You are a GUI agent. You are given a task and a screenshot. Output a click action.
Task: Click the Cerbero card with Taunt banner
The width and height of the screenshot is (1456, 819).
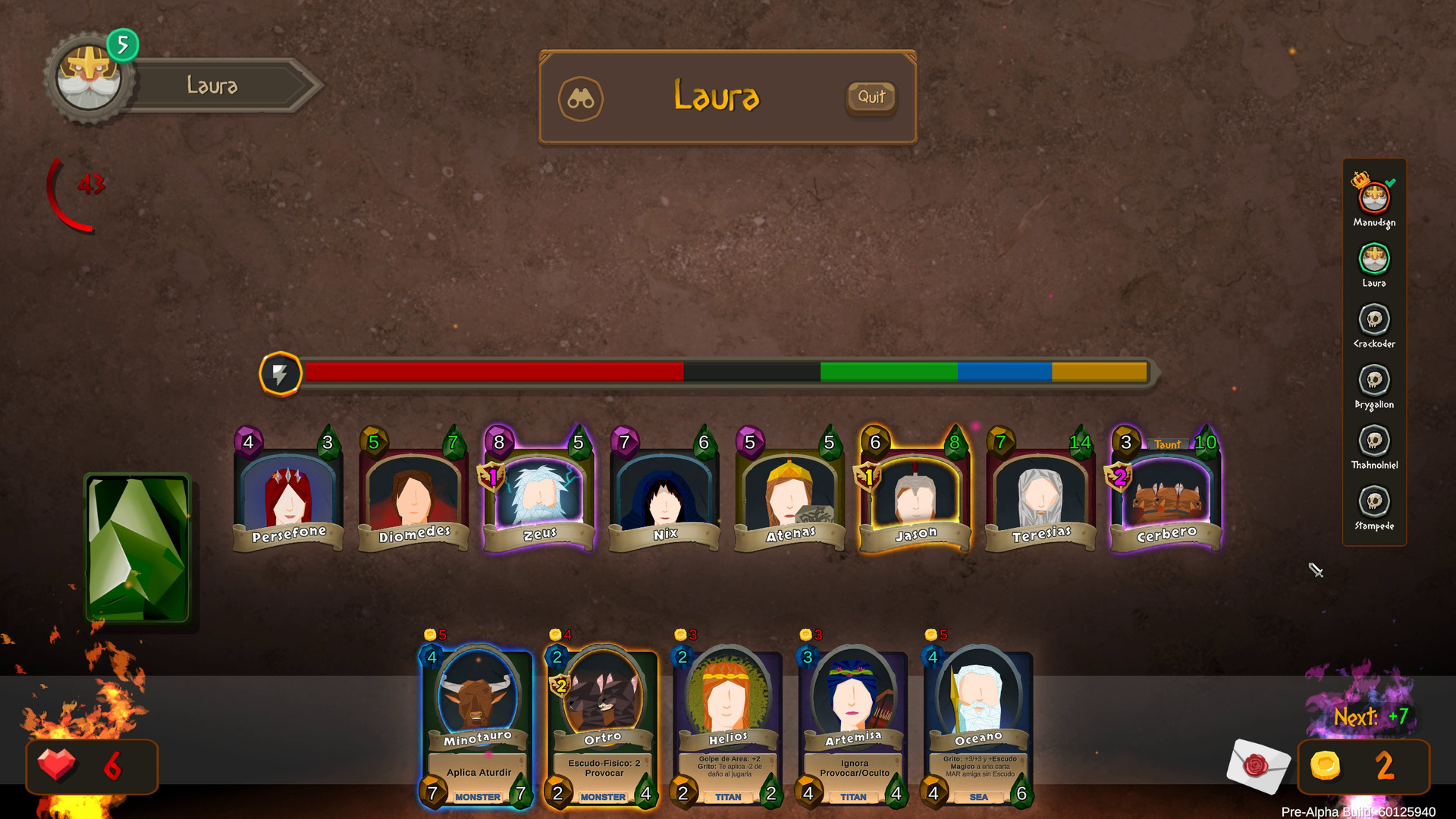point(1165,493)
